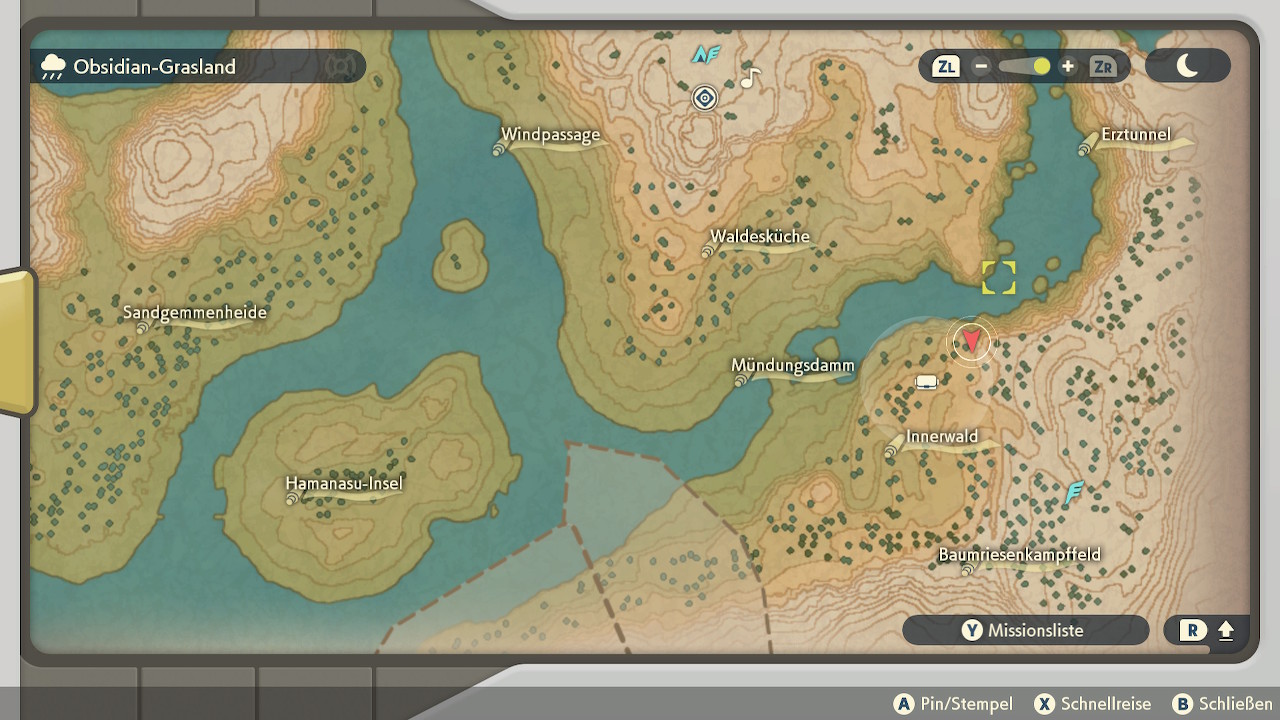Select the Erztunnel map label
The image size is (1280, 720).
(1135, 135)
